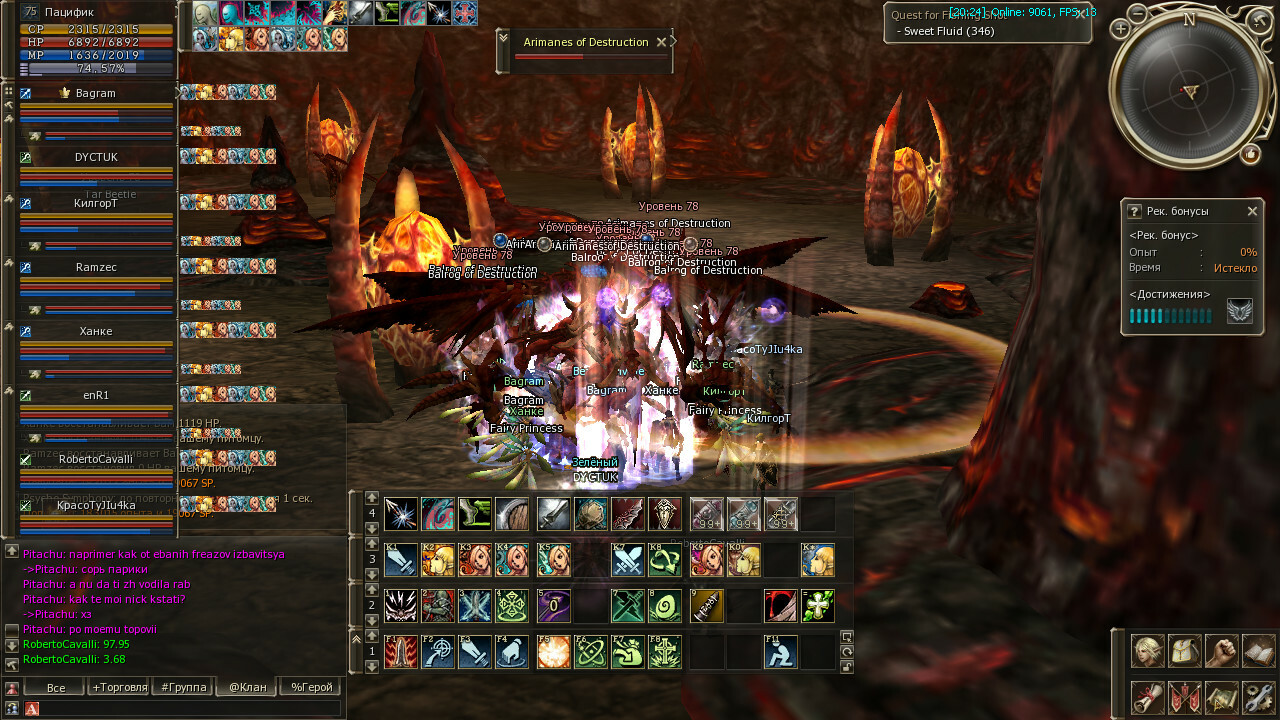Open the inventory backpack icon
Viewport: 1280px width, 720px height.
click(x=1185, y=651)
